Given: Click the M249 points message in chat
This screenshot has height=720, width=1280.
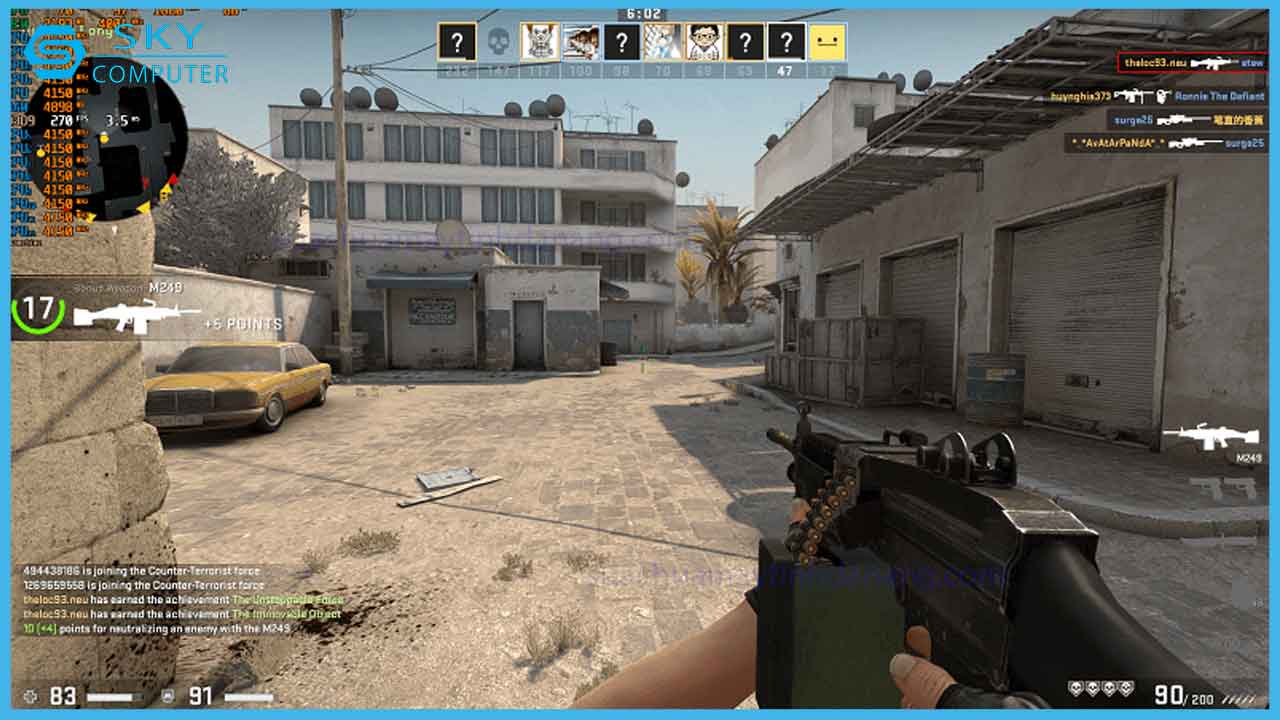Looking at the screenshot, I should point(157,628).
